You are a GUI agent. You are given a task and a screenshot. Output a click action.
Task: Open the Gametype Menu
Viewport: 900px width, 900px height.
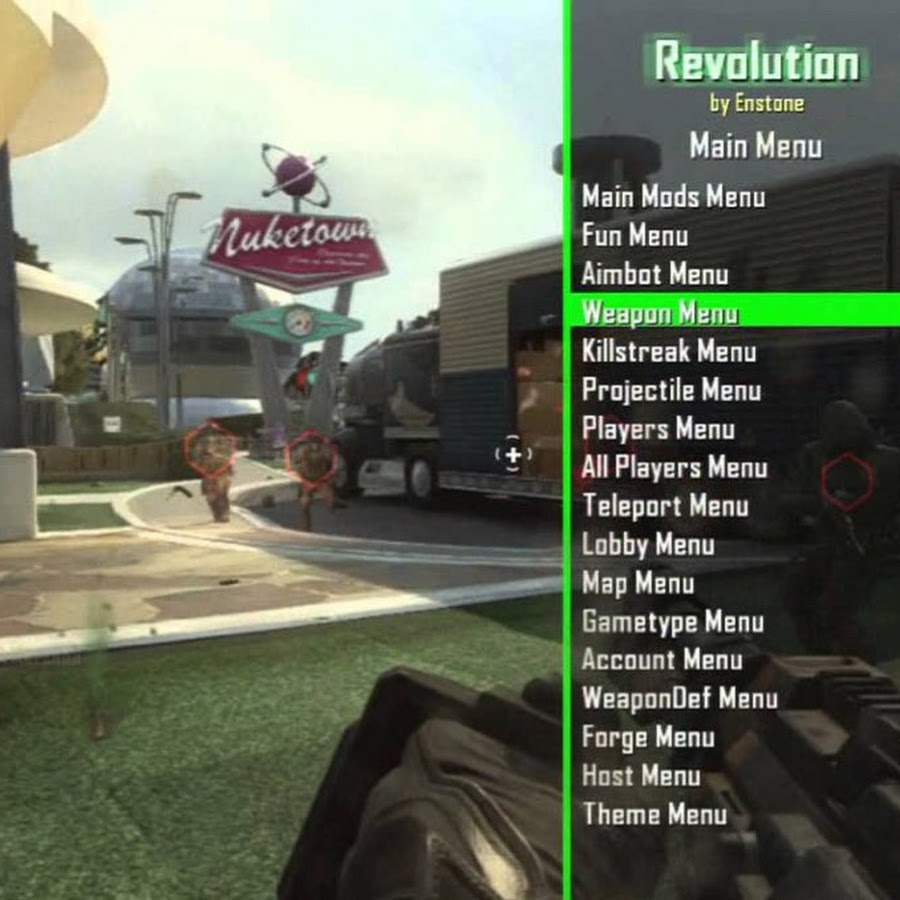click(672, 622)
